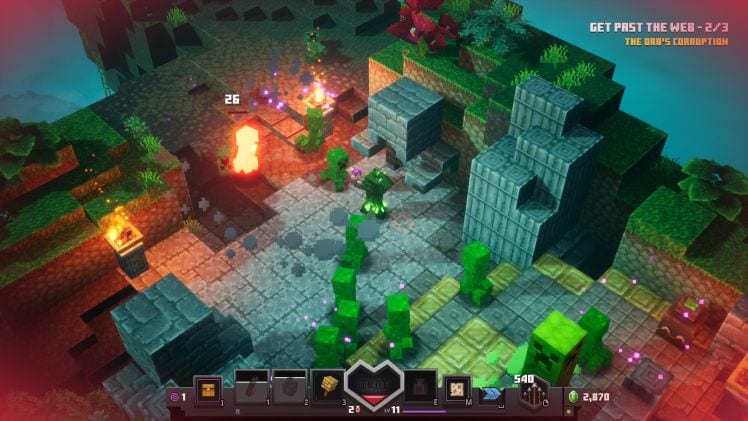Use the artifact in hotbar slot 2
Viewport: 748px width, 421px height.
coord(289,388)
